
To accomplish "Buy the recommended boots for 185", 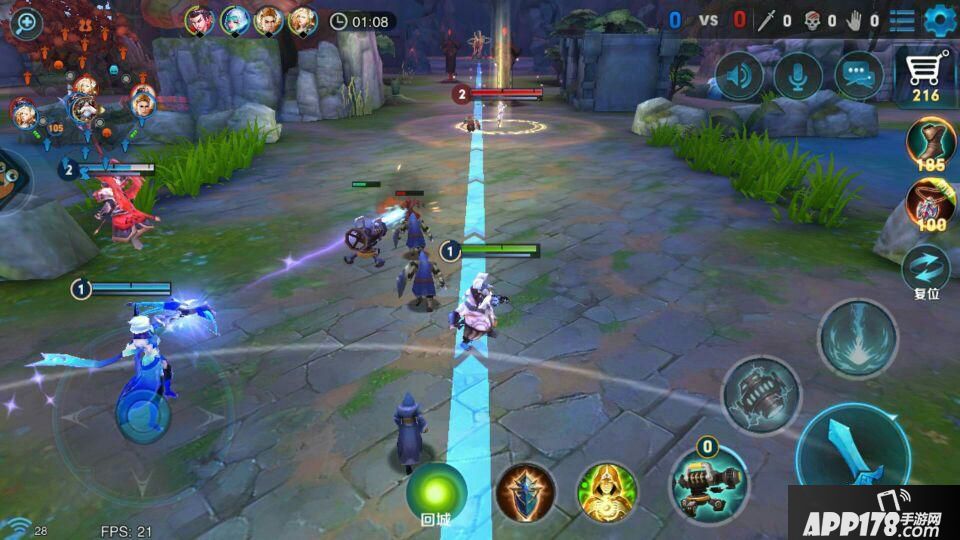I will [x=931, y=142].
